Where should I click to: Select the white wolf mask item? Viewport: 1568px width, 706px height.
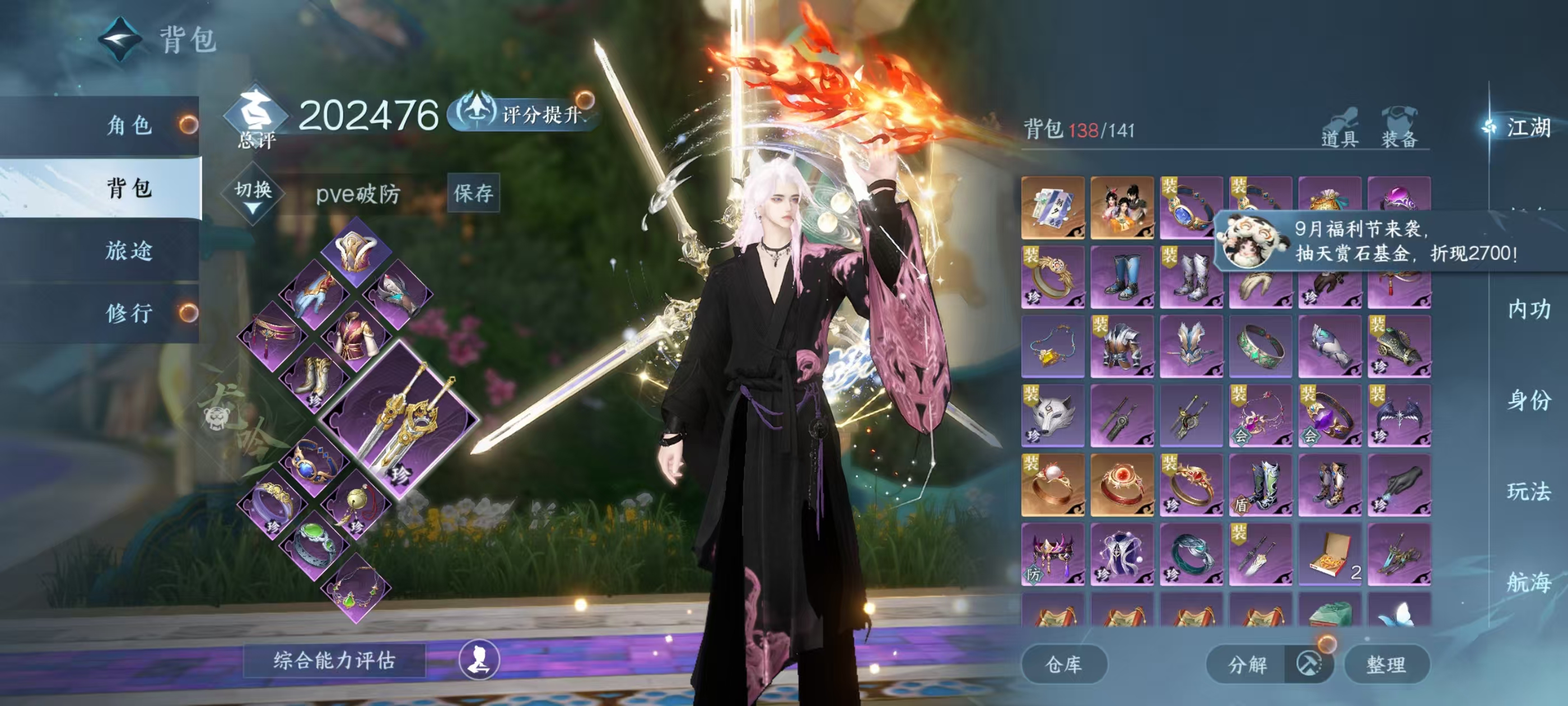click(1053, 415)
